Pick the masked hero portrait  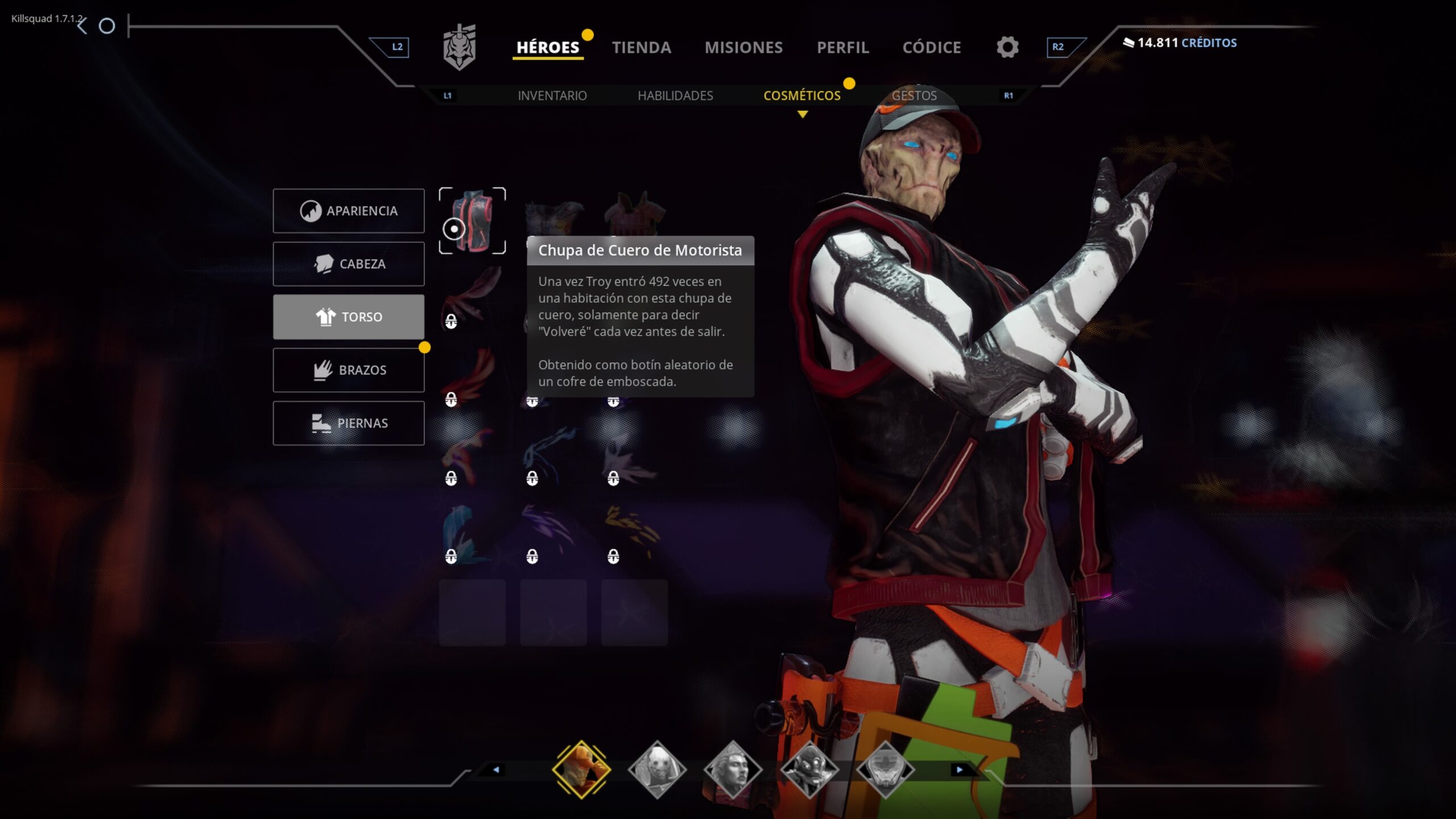657,770
